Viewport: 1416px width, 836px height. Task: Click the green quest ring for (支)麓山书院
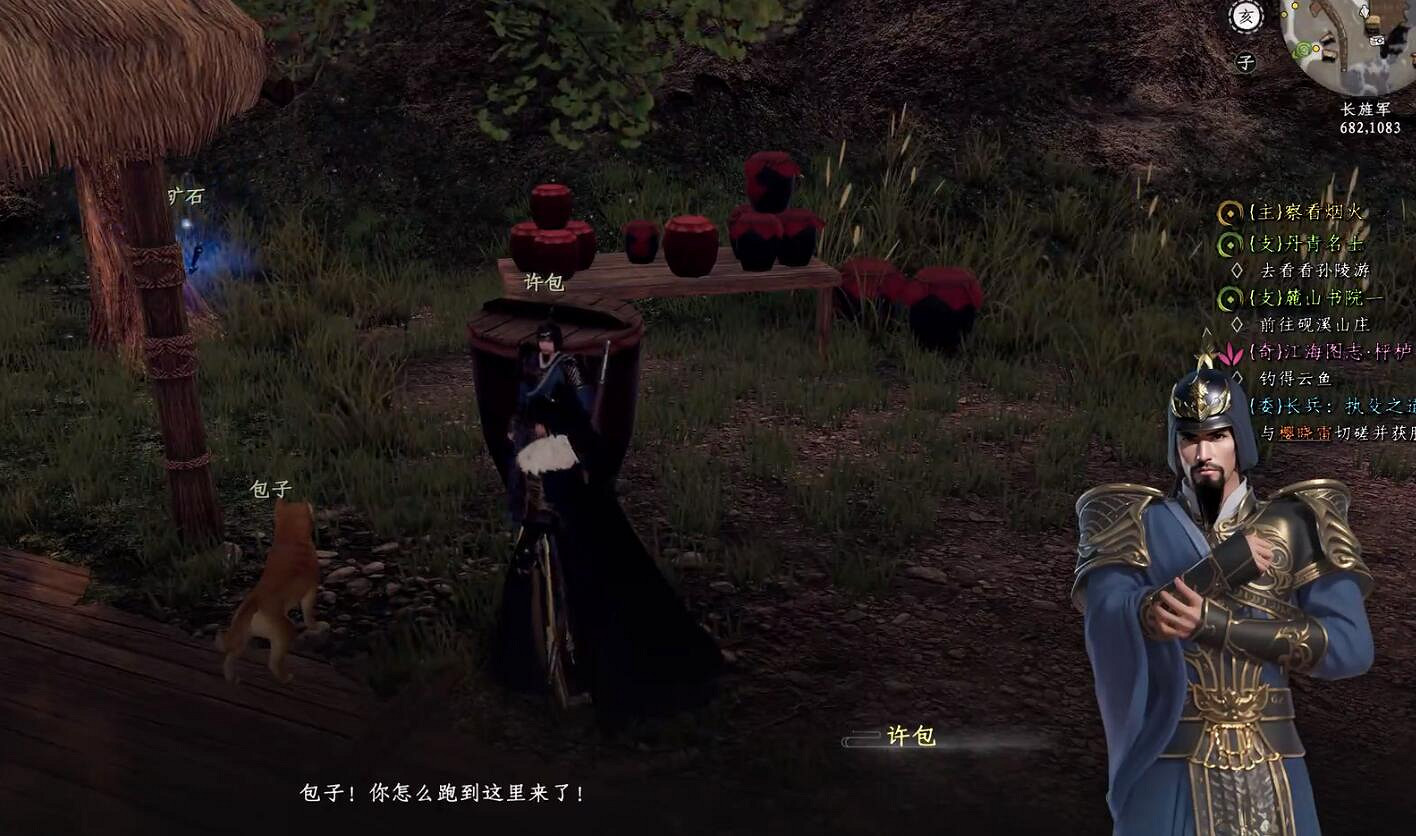(1228, 297)
